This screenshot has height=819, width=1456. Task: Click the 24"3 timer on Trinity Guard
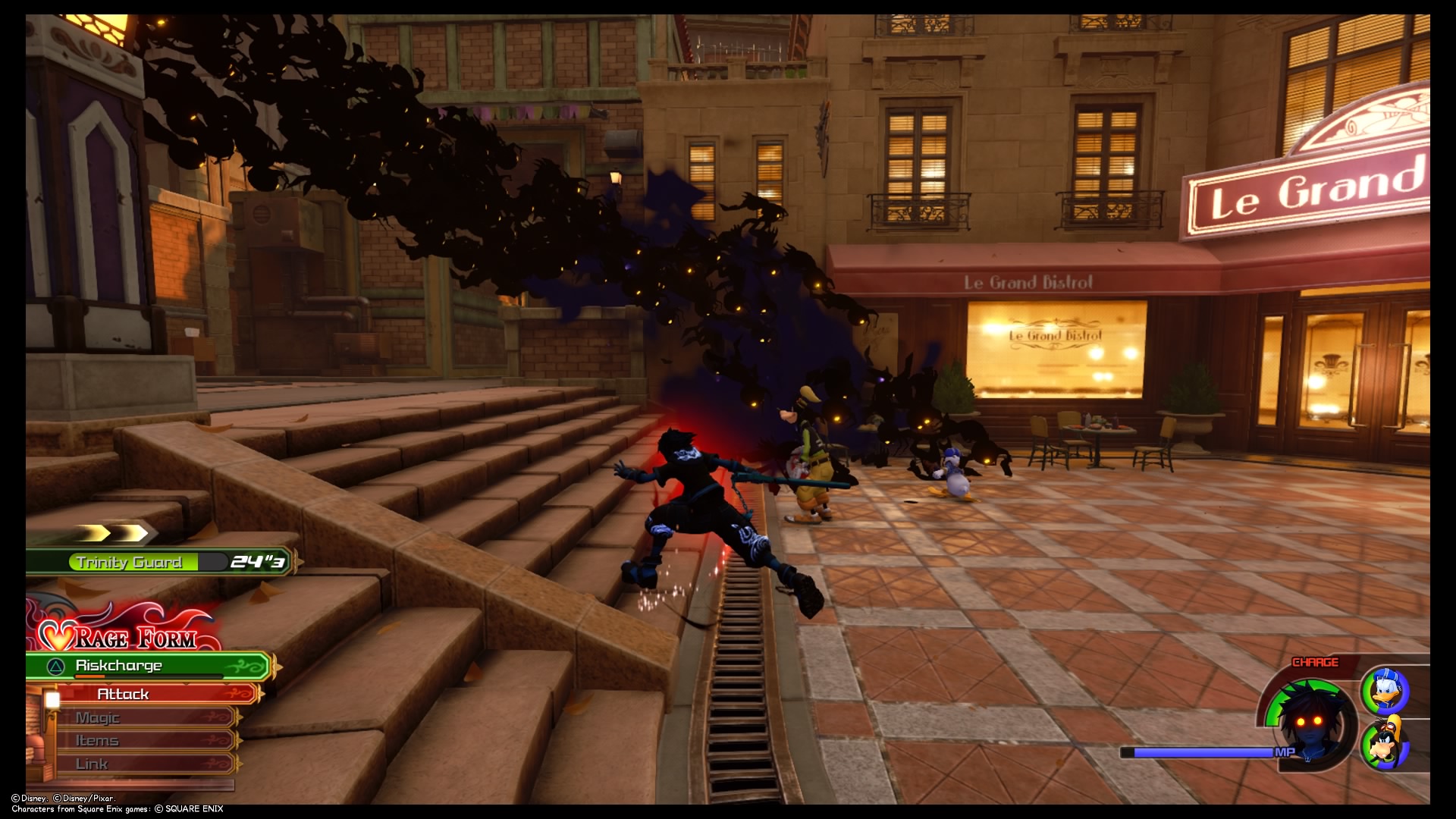[258, 563]
